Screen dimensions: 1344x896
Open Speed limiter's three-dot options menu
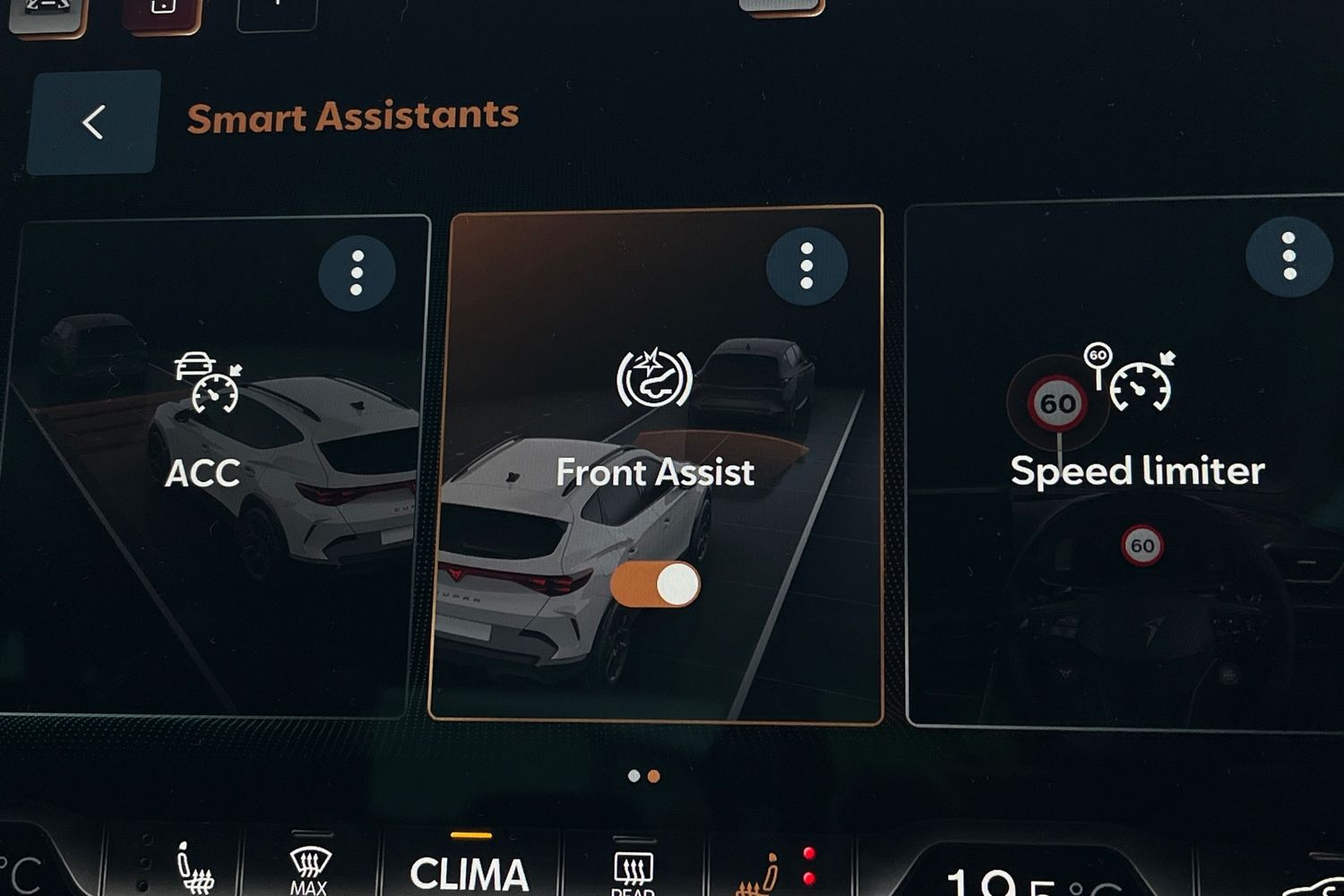(1288, 257)
